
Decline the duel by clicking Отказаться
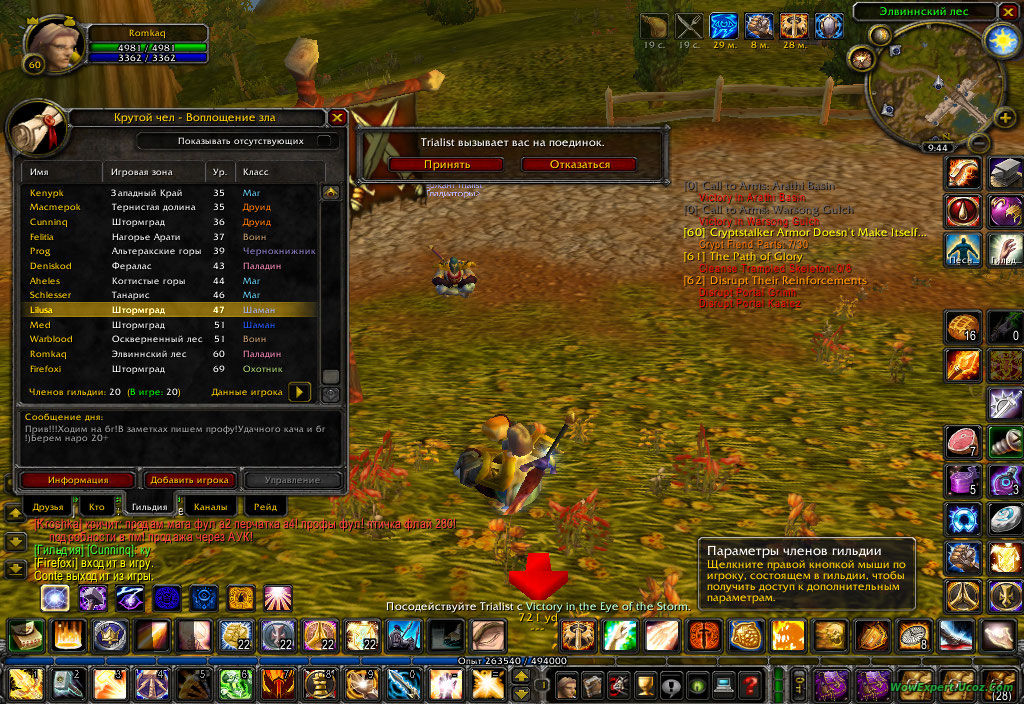pos(579,164)
